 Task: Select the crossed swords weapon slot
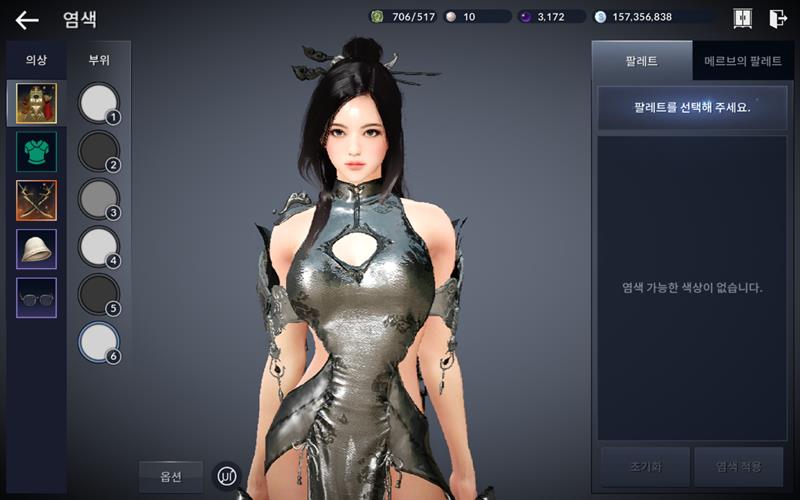[37, 200]
